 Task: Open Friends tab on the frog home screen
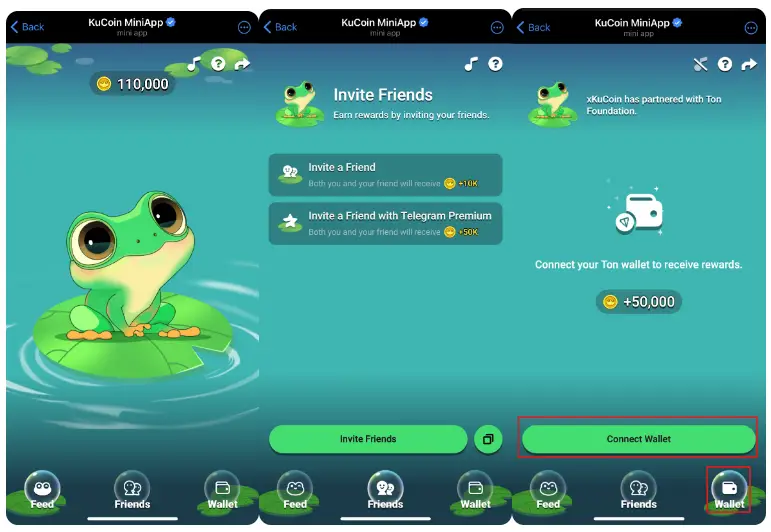[x=132, y=490]
